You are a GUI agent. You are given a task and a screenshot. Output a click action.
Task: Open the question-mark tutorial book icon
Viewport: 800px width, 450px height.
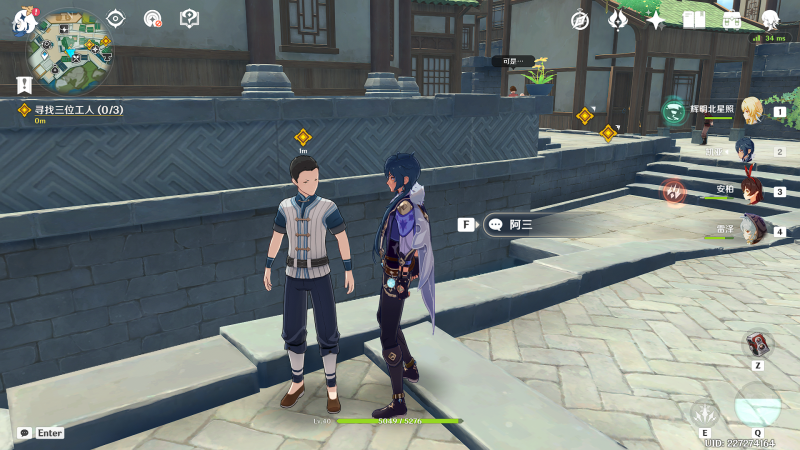pos(189,18)
